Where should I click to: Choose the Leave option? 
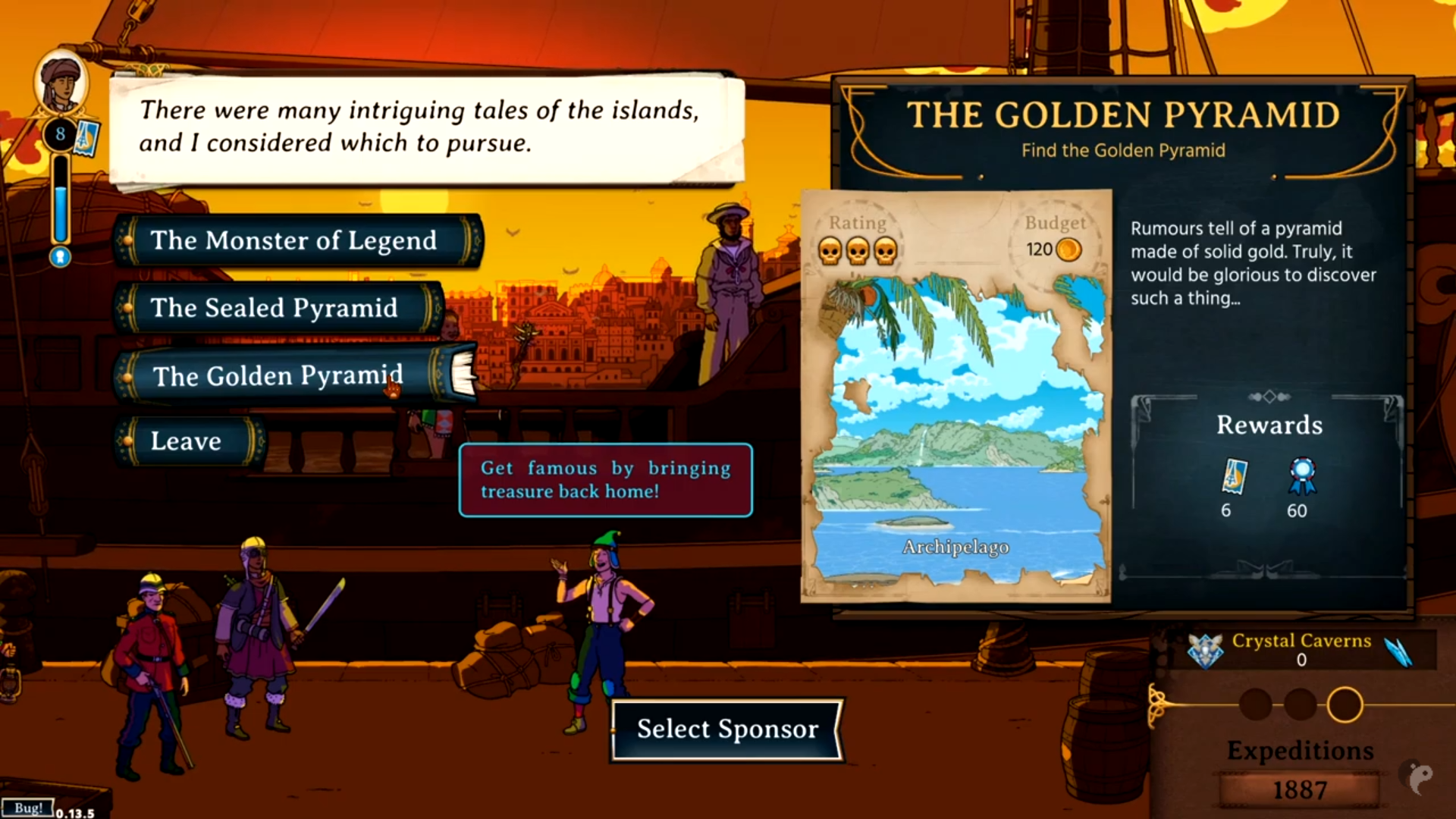click(x=187, y=441)
